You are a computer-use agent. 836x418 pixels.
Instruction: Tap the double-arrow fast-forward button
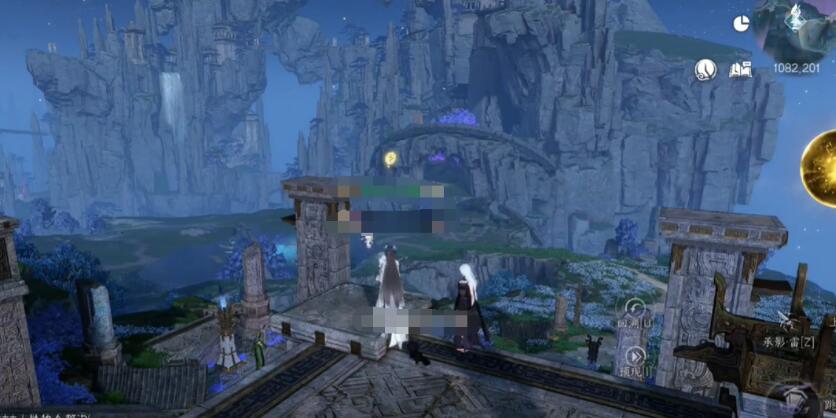coord(633,356)
